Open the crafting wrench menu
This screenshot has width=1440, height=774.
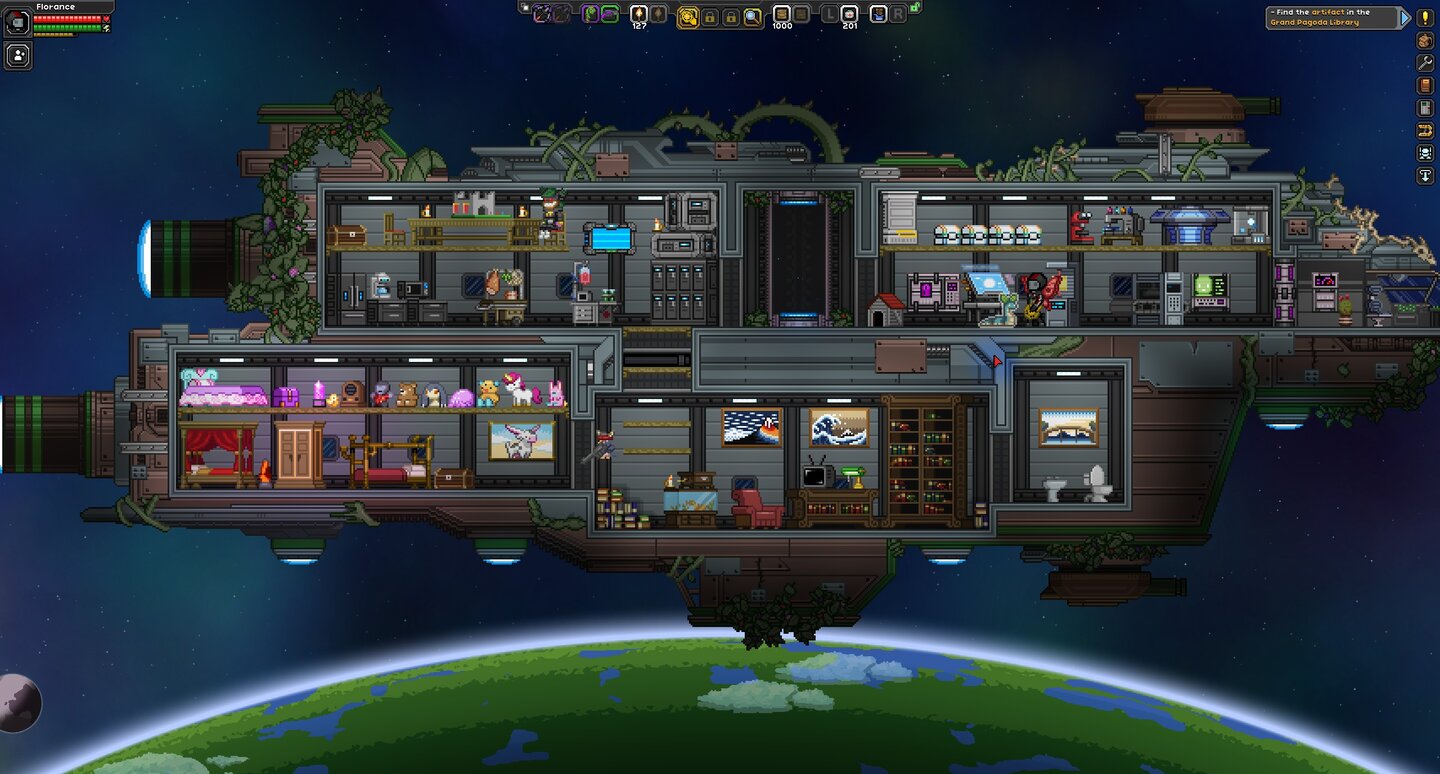pos(1425,63)
